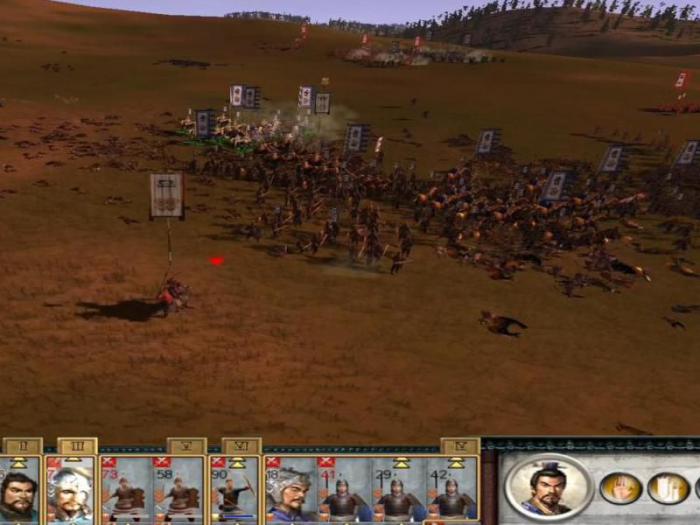Click the large general portrait in command panel
Screen dimensions: 700x525
click(x=549, y=487)
